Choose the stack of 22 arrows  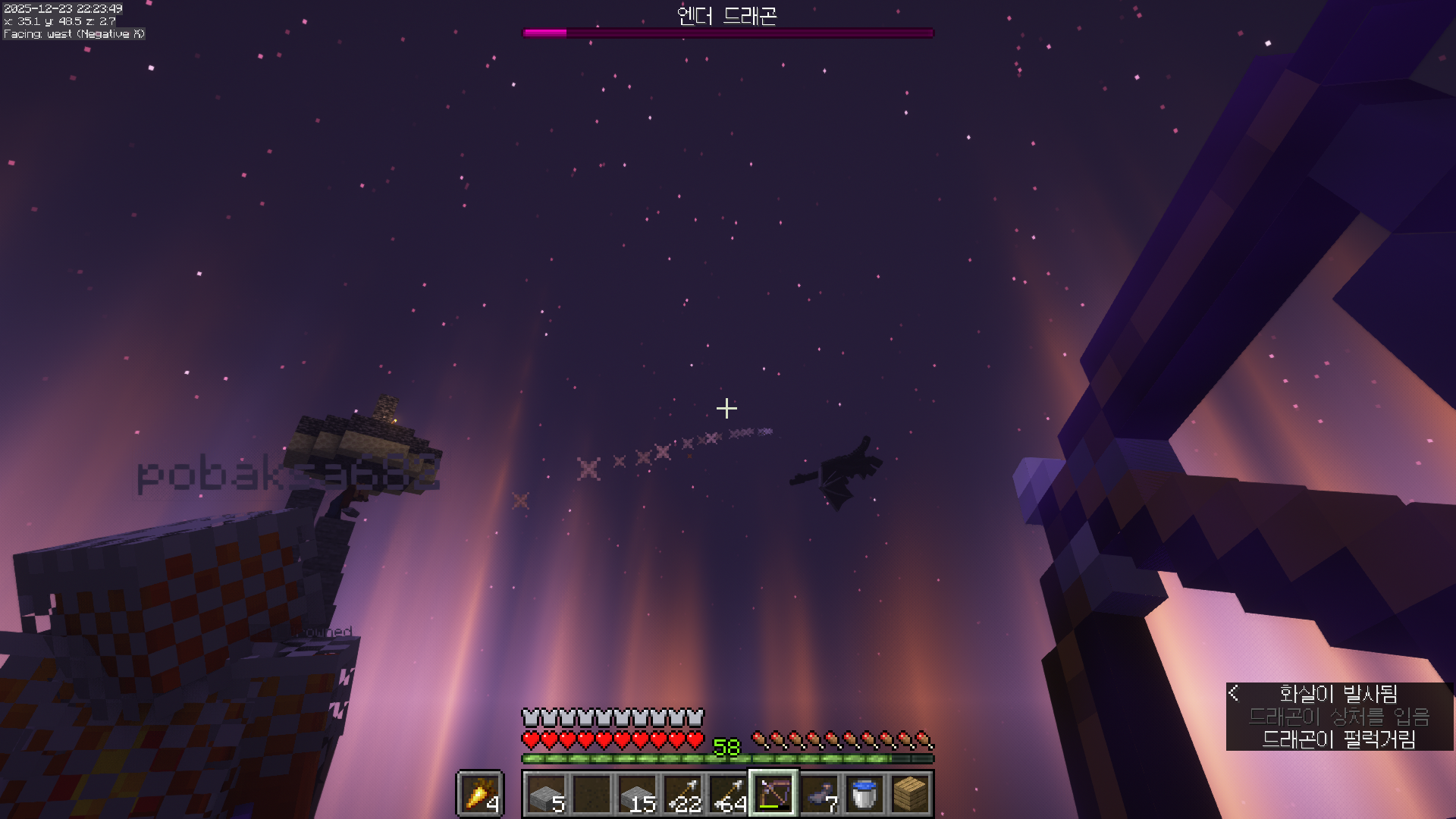click(x=682, y=794)
